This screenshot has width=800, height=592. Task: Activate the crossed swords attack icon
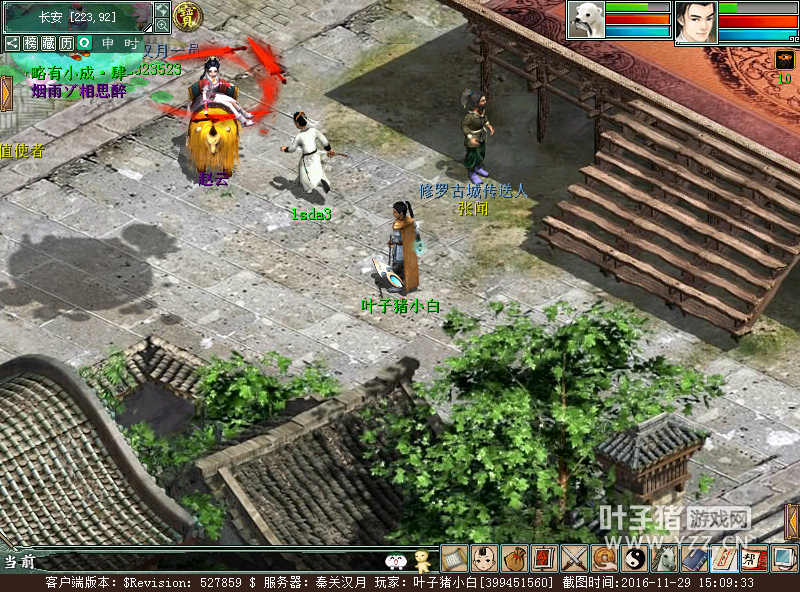click(x=575, y=558)
